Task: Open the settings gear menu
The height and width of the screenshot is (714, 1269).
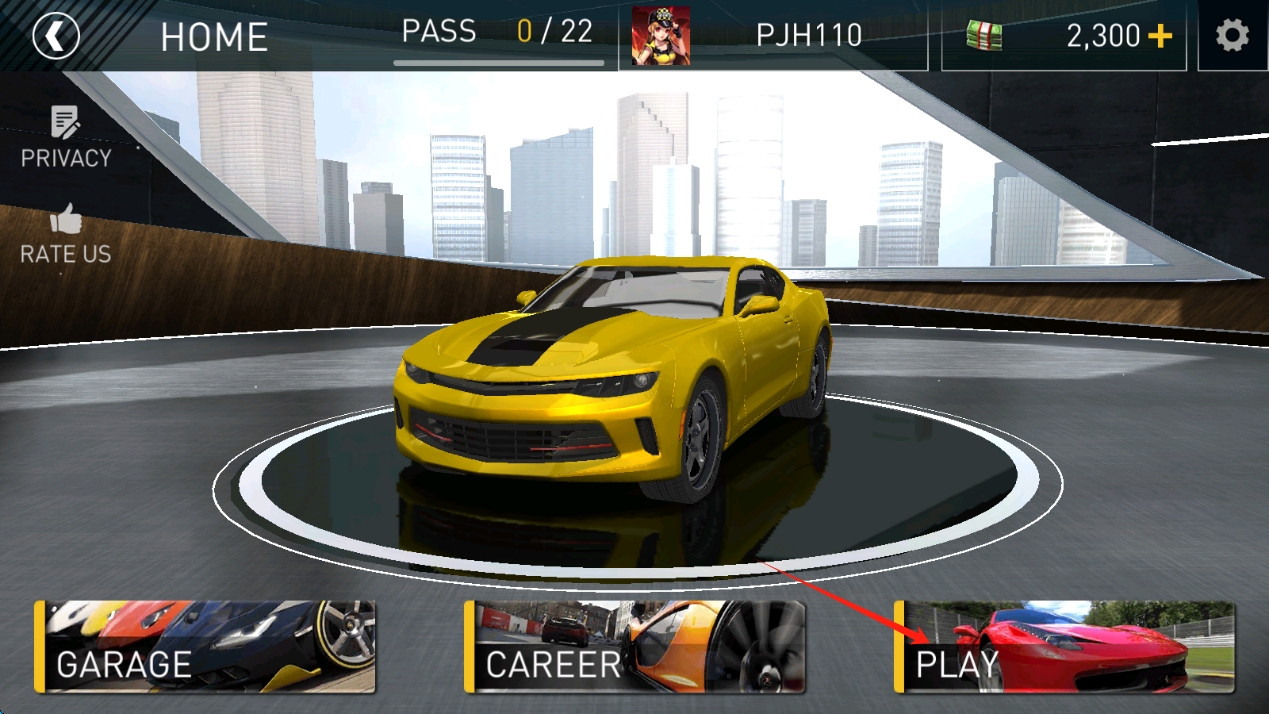Action: point(1232,37)
